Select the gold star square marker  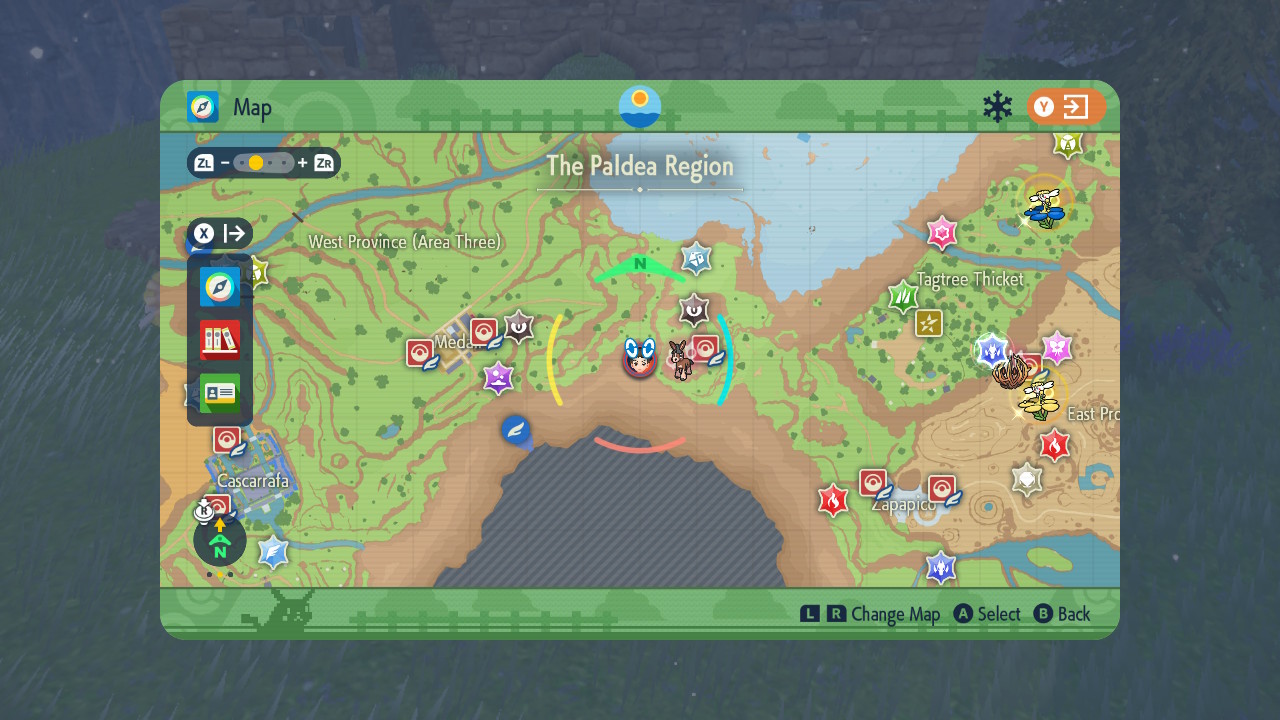929,323
